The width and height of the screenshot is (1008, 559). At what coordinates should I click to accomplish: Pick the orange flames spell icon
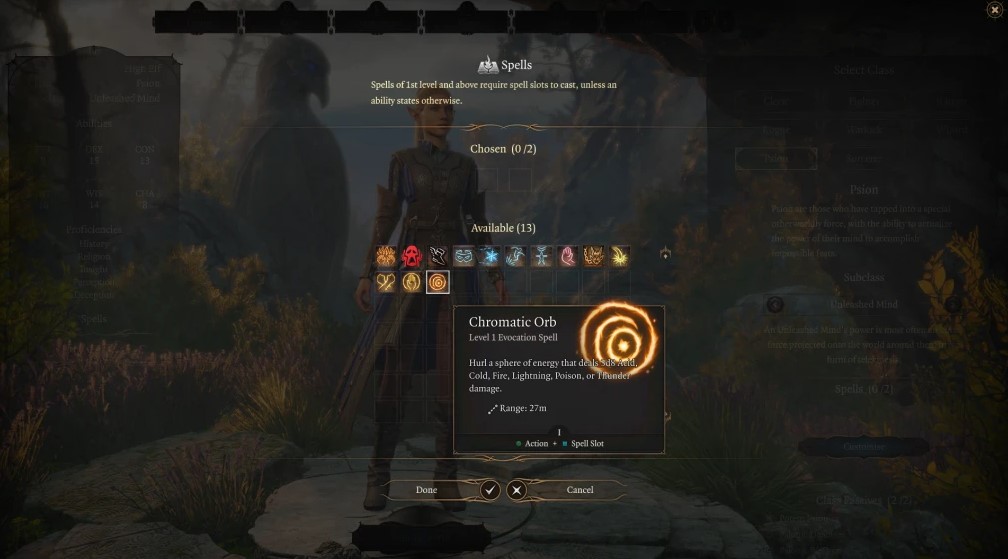point(386,257)
